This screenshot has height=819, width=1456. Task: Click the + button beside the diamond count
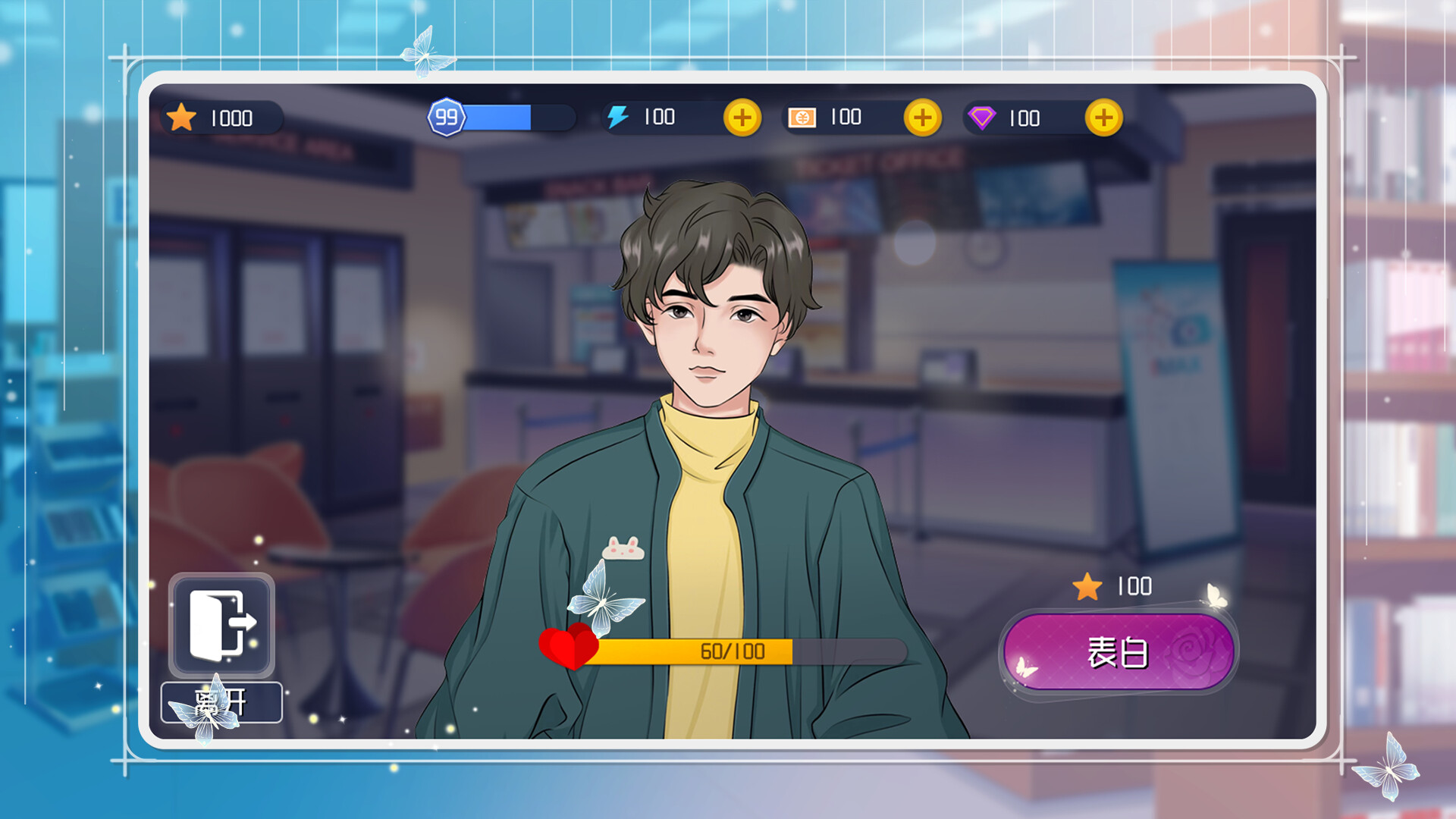pos(1103,118)
